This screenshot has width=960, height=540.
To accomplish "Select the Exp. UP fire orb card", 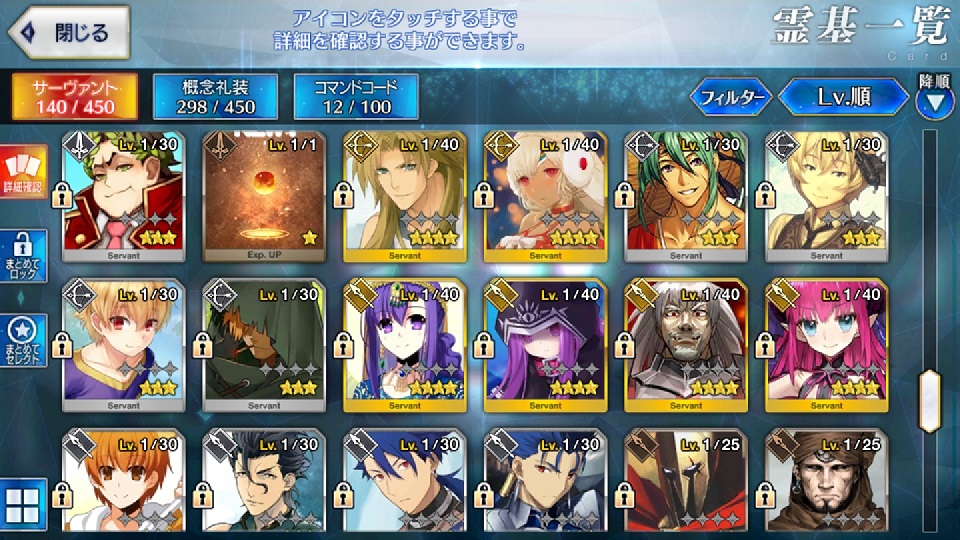I will coord(264,193).
